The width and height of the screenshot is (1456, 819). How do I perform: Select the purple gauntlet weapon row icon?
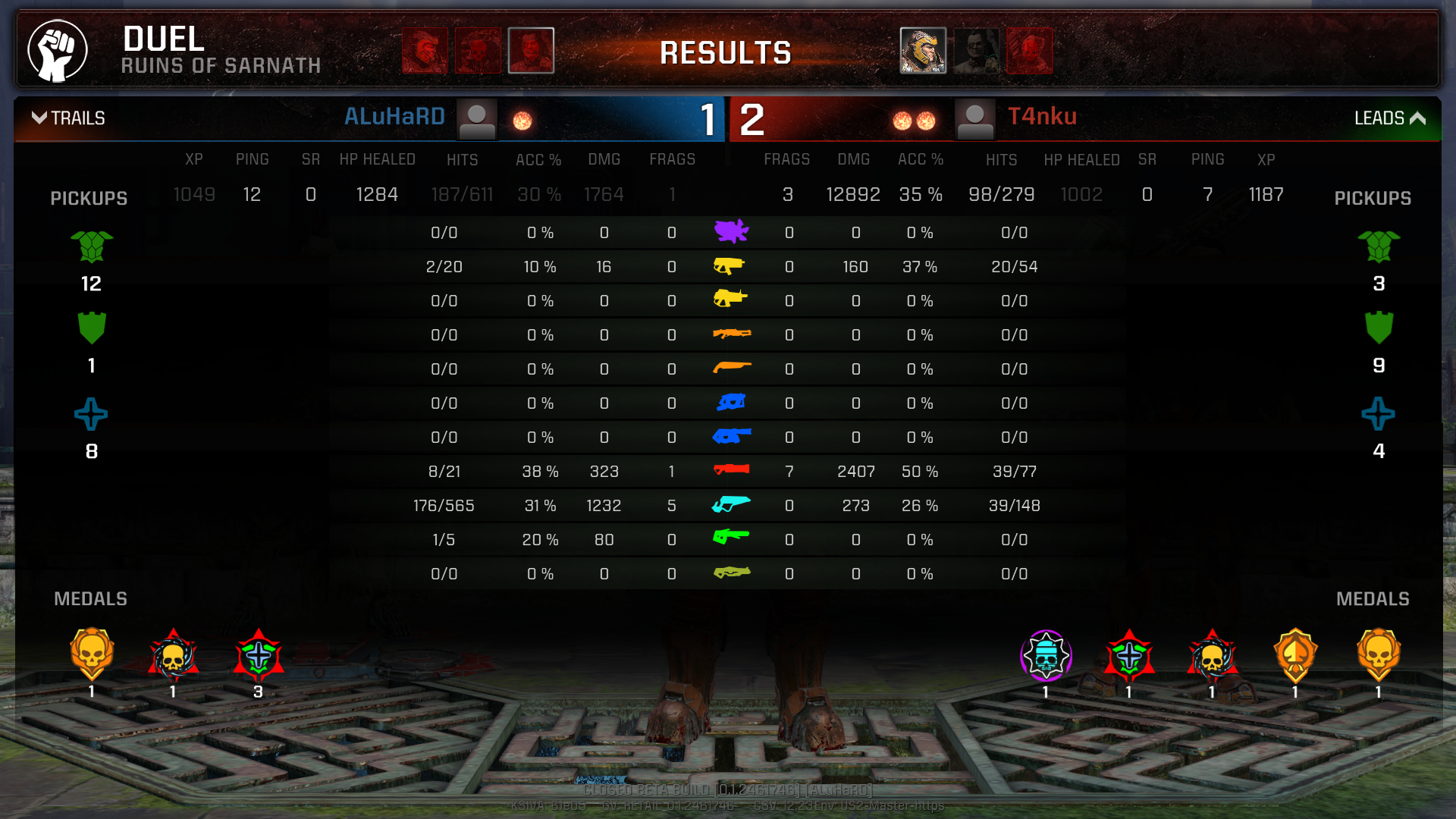tap(731, 231)
